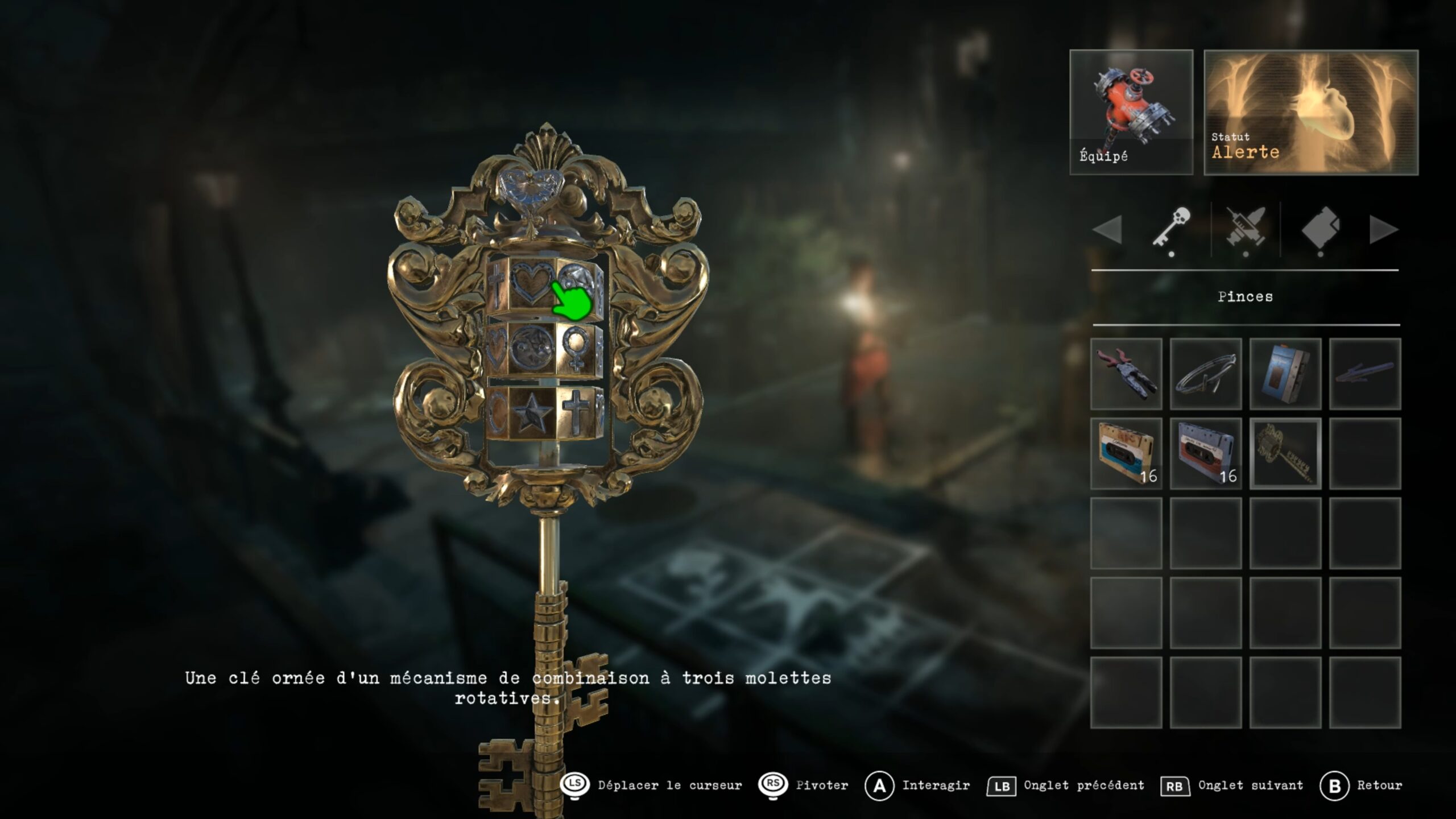The image size is (1456, 819).
Task: Go to next tab with right arrow
Action: click(x=1383, y=230)
